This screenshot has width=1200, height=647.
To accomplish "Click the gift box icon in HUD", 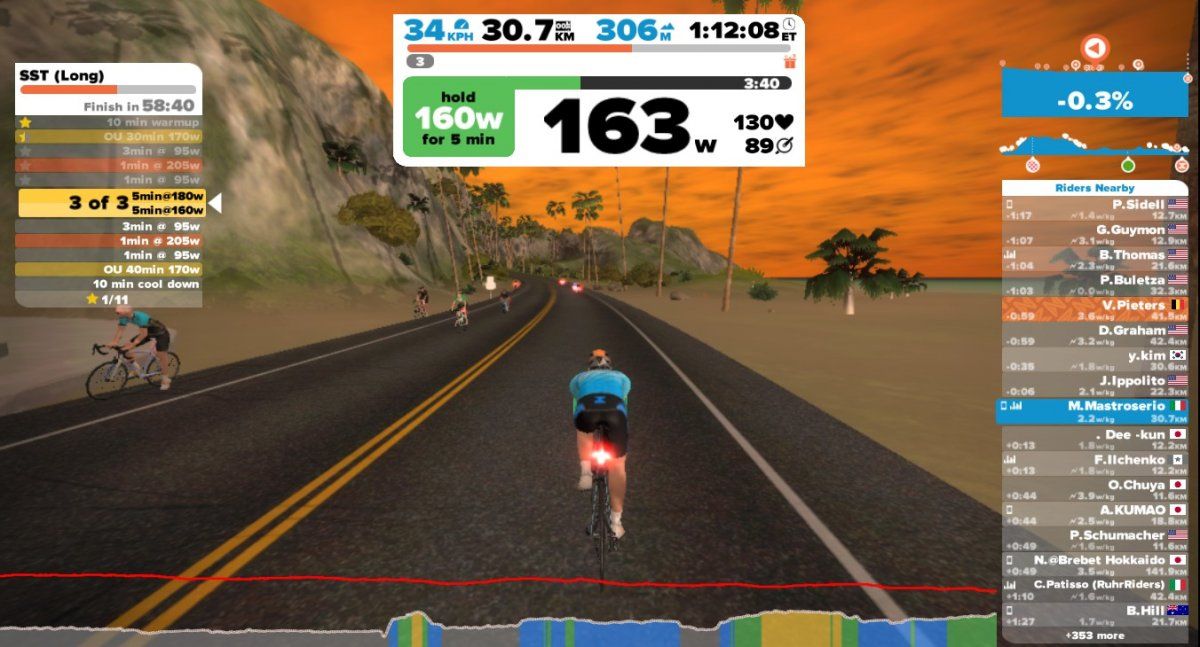I will click(x=789, y=61).
